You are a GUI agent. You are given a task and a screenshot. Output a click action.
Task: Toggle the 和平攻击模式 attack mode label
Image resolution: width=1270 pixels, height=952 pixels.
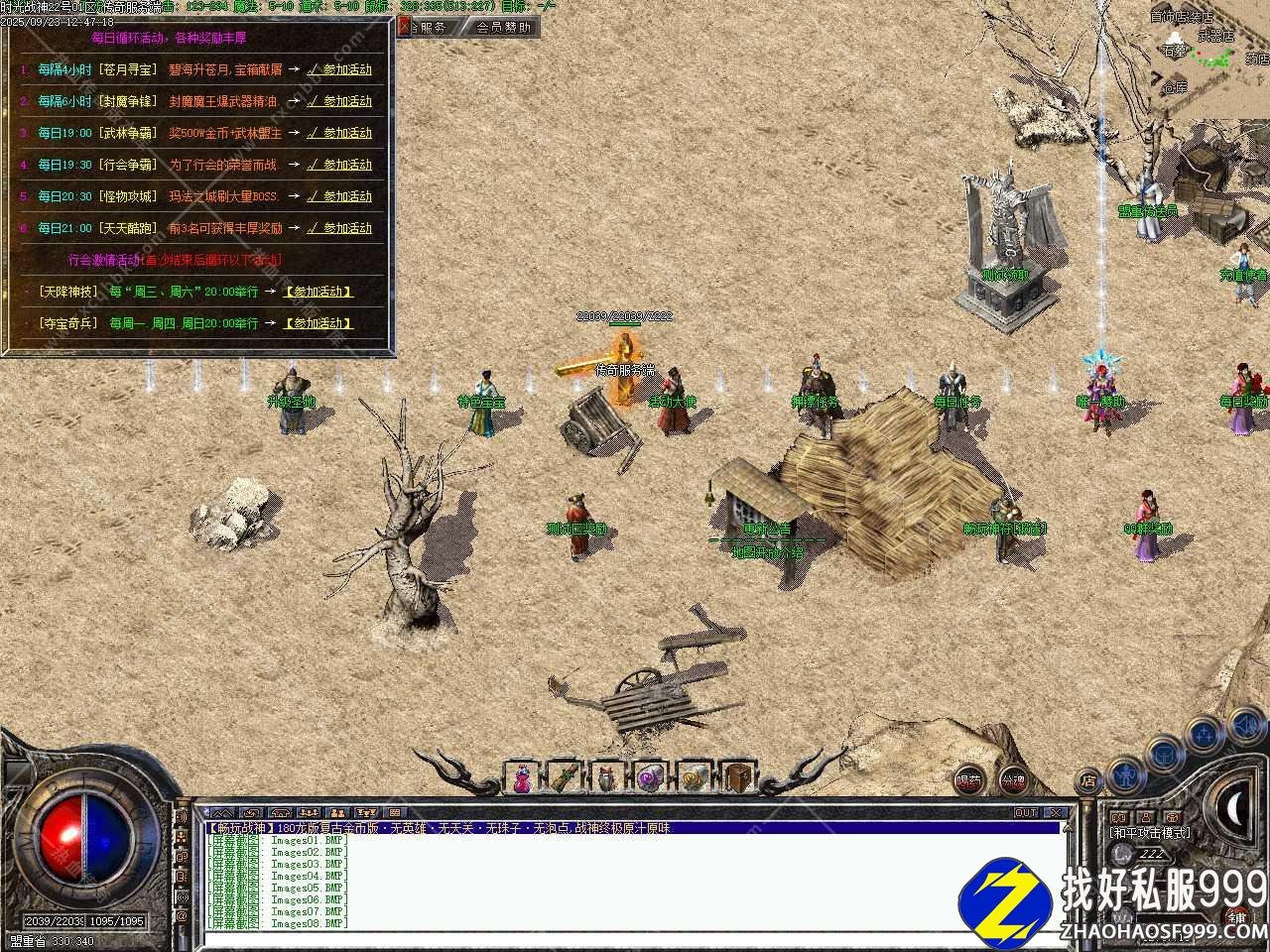(1149, 833)
